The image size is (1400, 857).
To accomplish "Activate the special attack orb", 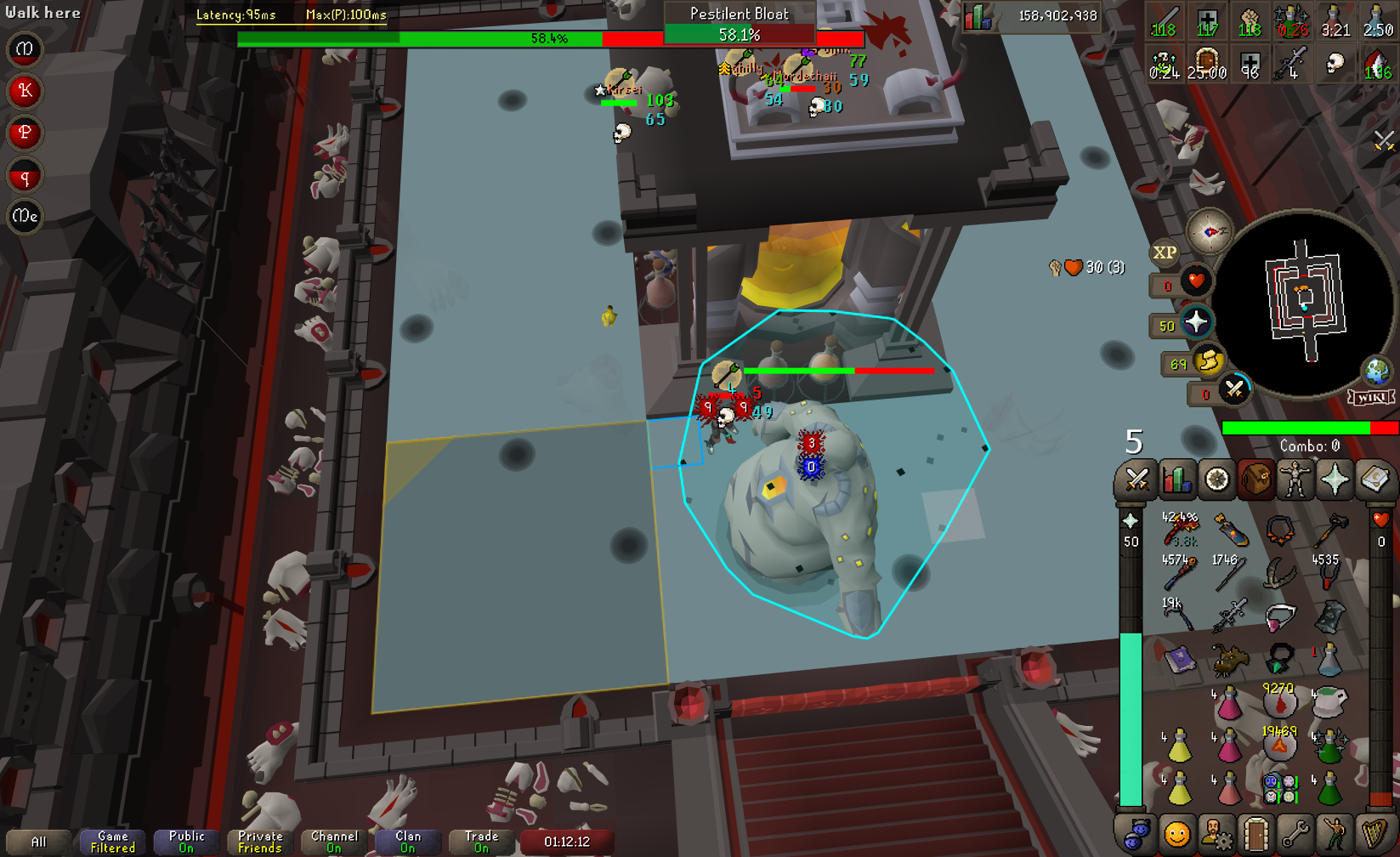I will click(x=1234, y=390).
